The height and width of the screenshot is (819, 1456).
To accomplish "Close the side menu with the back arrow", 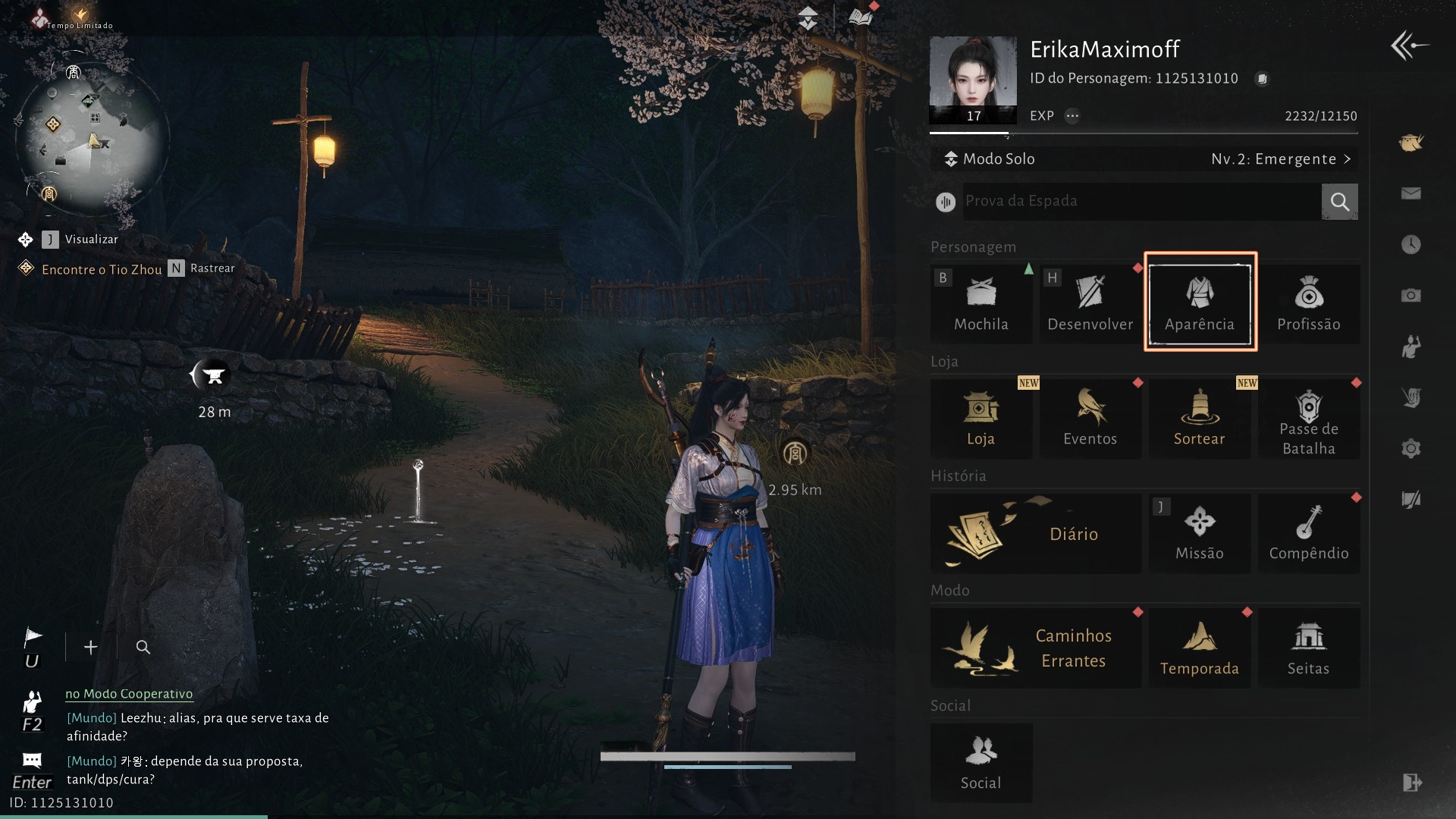I will 1409,45.
